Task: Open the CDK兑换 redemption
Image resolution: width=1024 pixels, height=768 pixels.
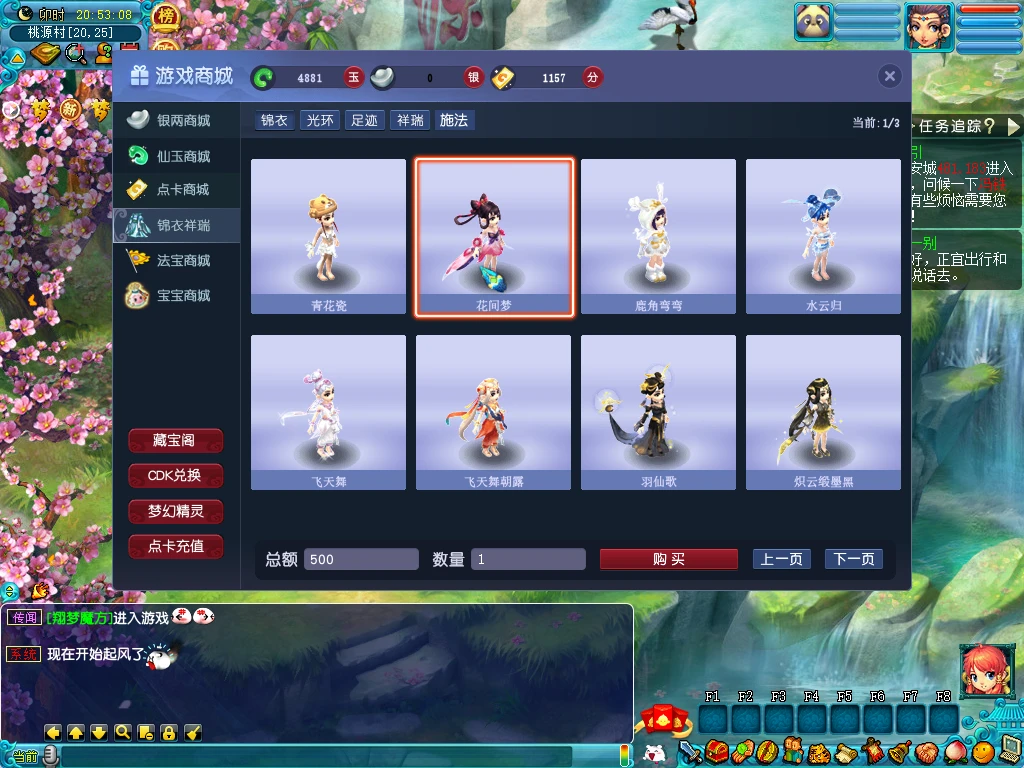Action: point(175,476)
